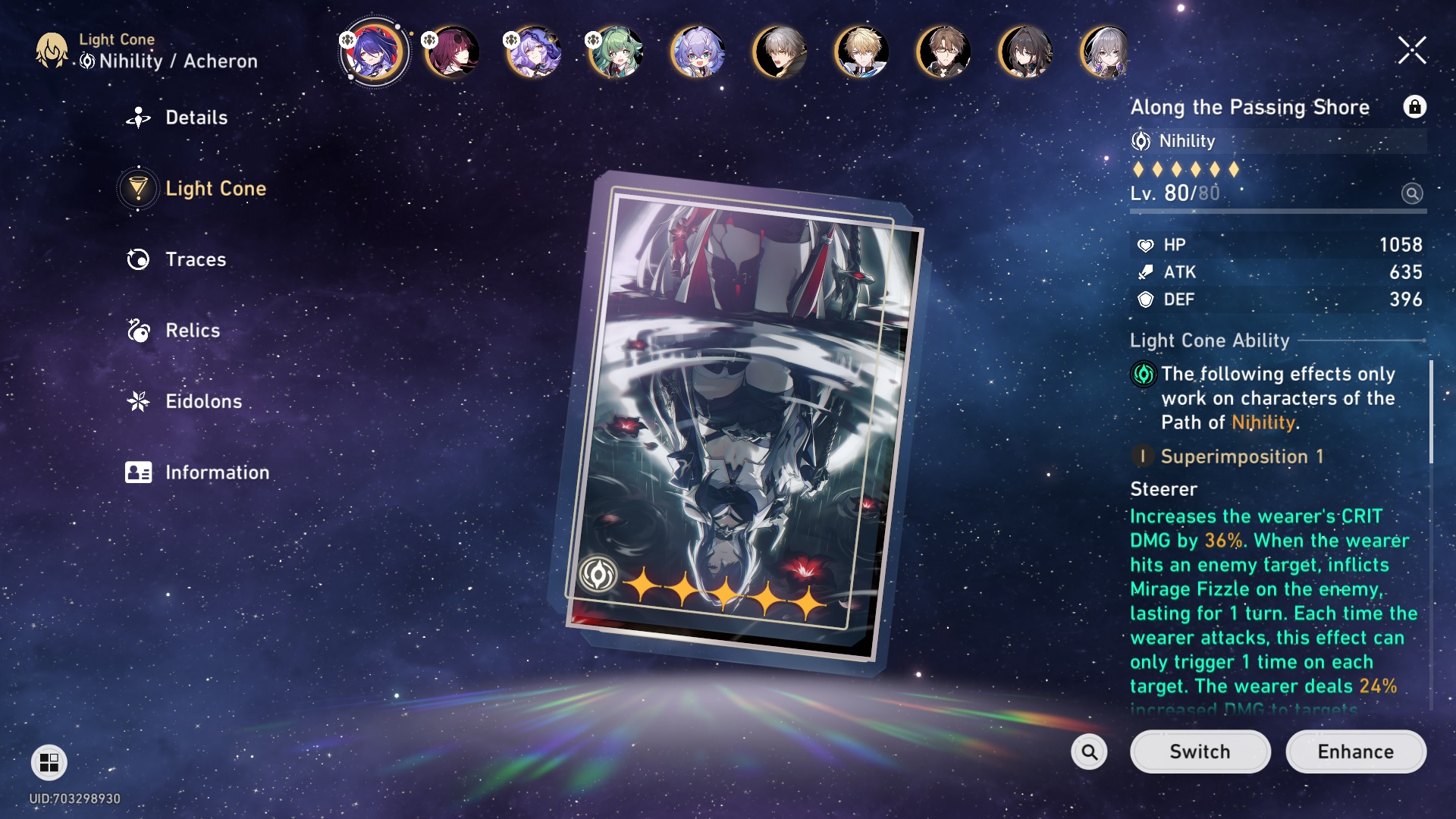Viewport: 1456px width, 819px height.
Task: Toggle the light cone lock icon
Action: (x=1414, y=107)
